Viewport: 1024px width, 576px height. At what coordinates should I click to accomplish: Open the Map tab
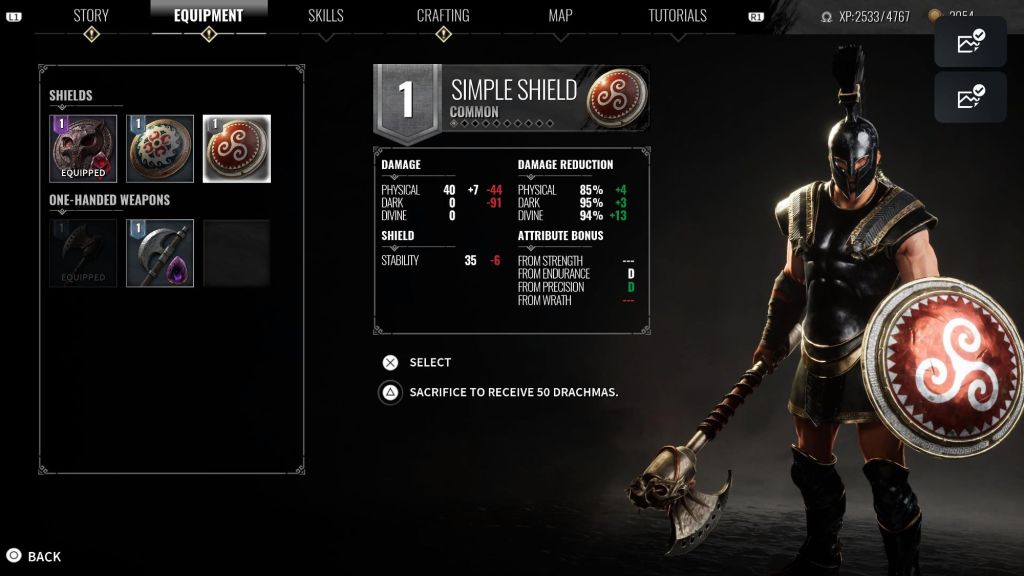tap(560, 16)
